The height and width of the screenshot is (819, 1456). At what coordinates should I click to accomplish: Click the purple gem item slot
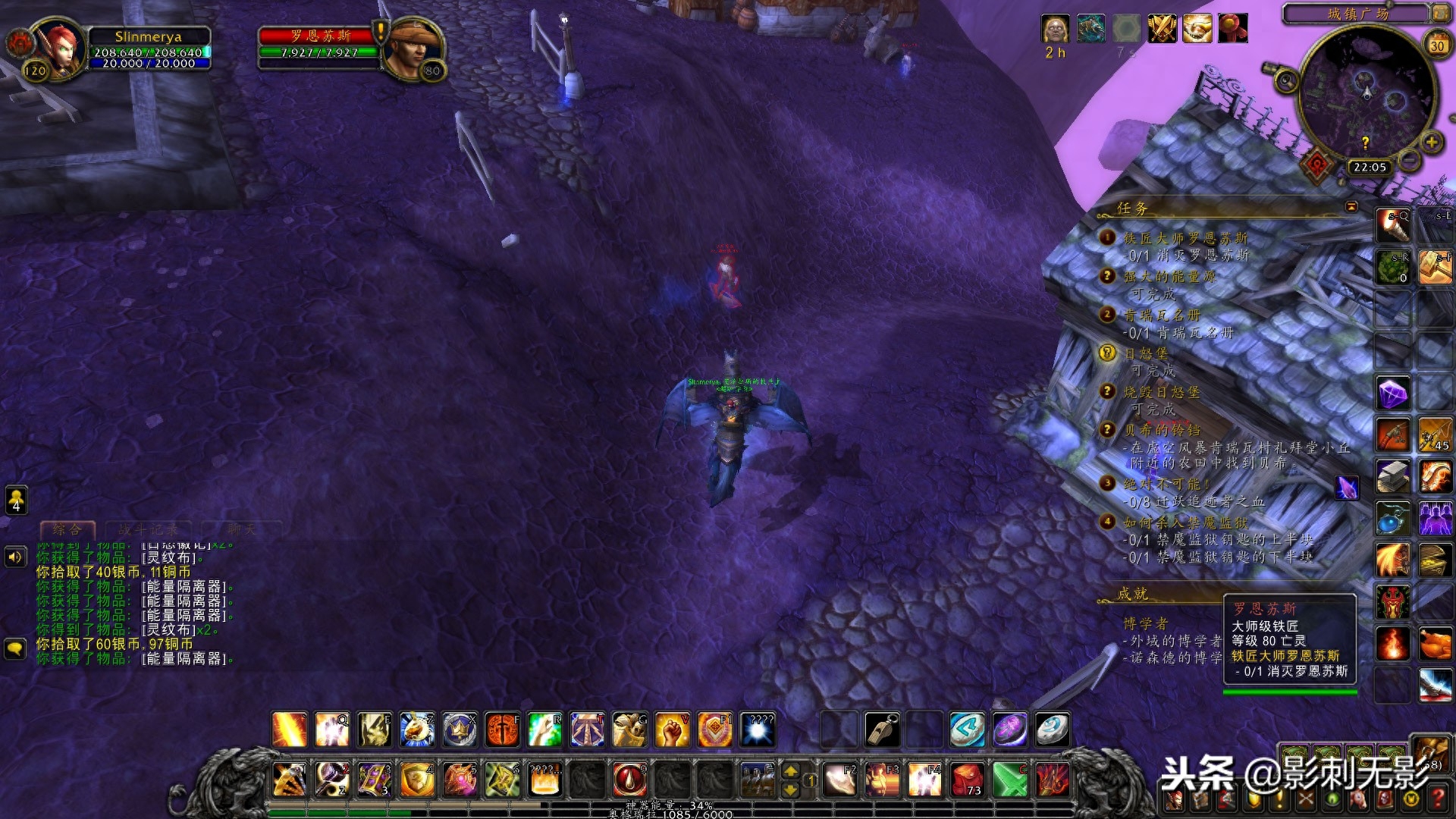coord(1393,394)
